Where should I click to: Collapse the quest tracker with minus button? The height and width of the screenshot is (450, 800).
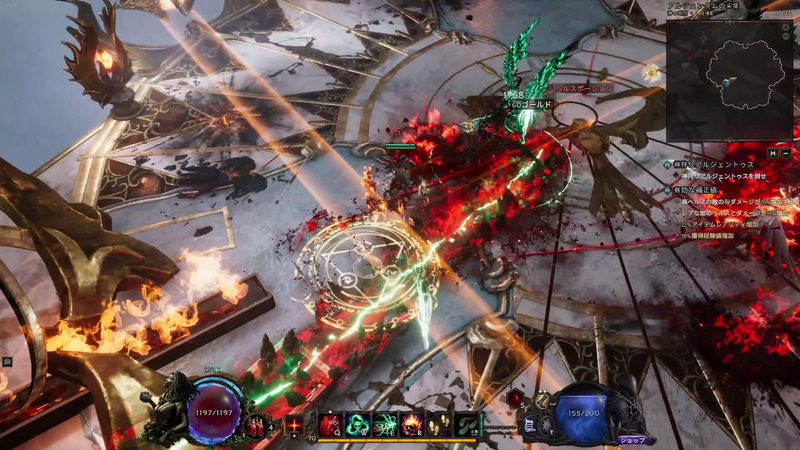coord(787,153)
